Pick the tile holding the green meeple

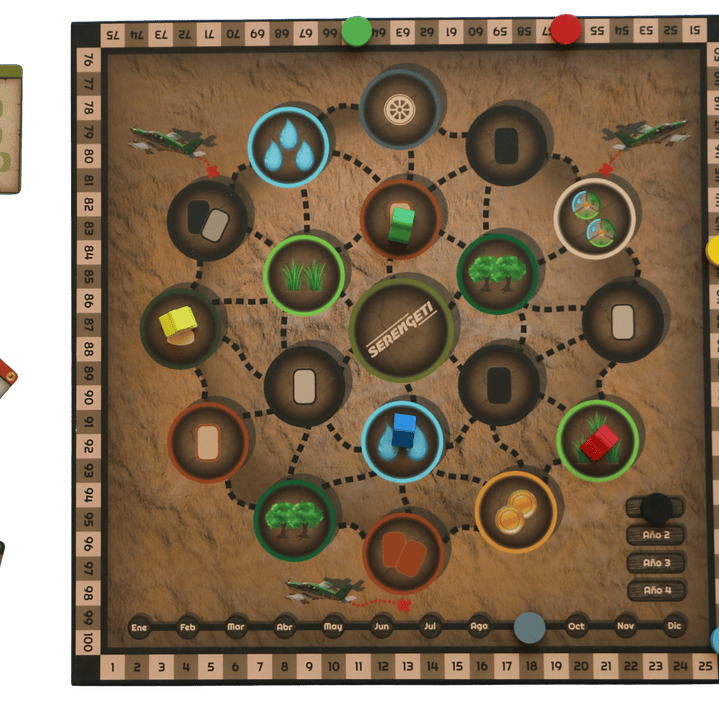point(401,222)
